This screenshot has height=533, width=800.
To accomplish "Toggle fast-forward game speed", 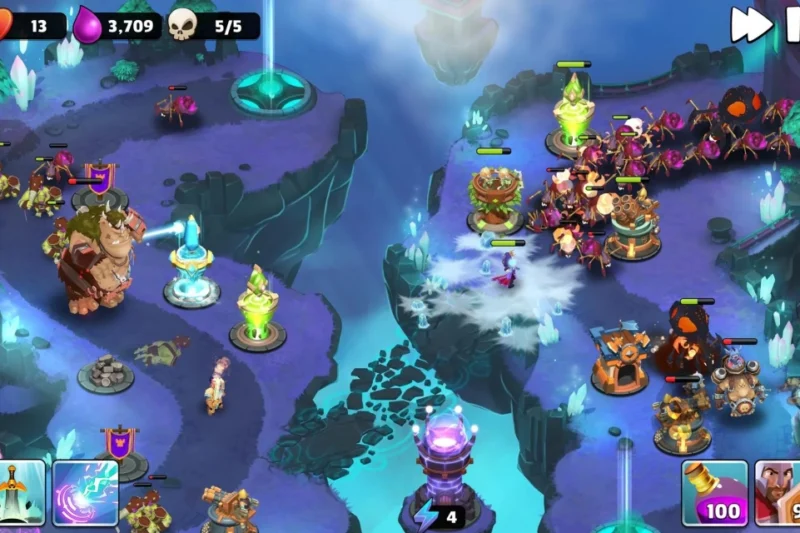I will coord(750,25).
